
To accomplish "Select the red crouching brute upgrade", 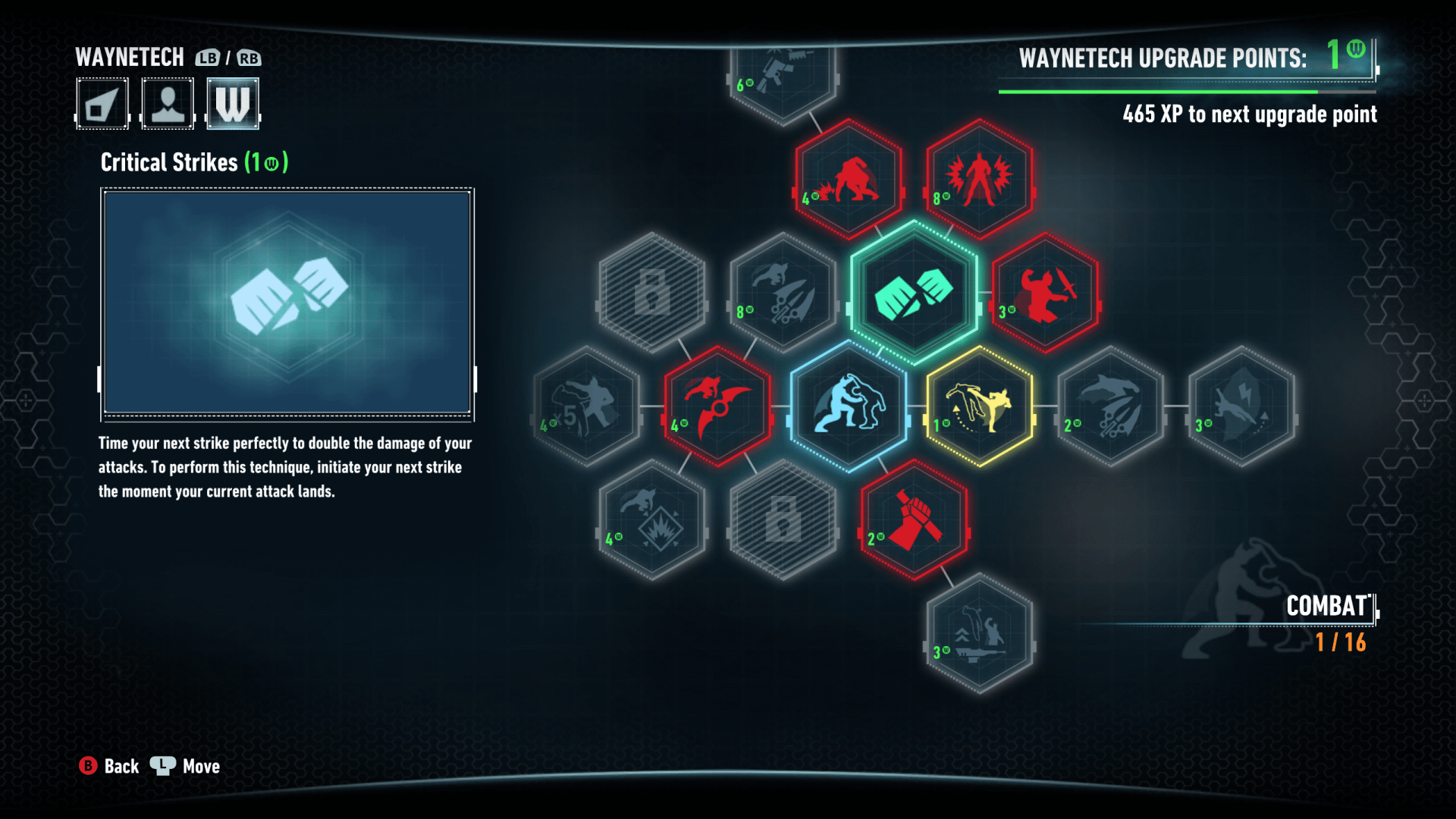I will [x=849, y=180].
